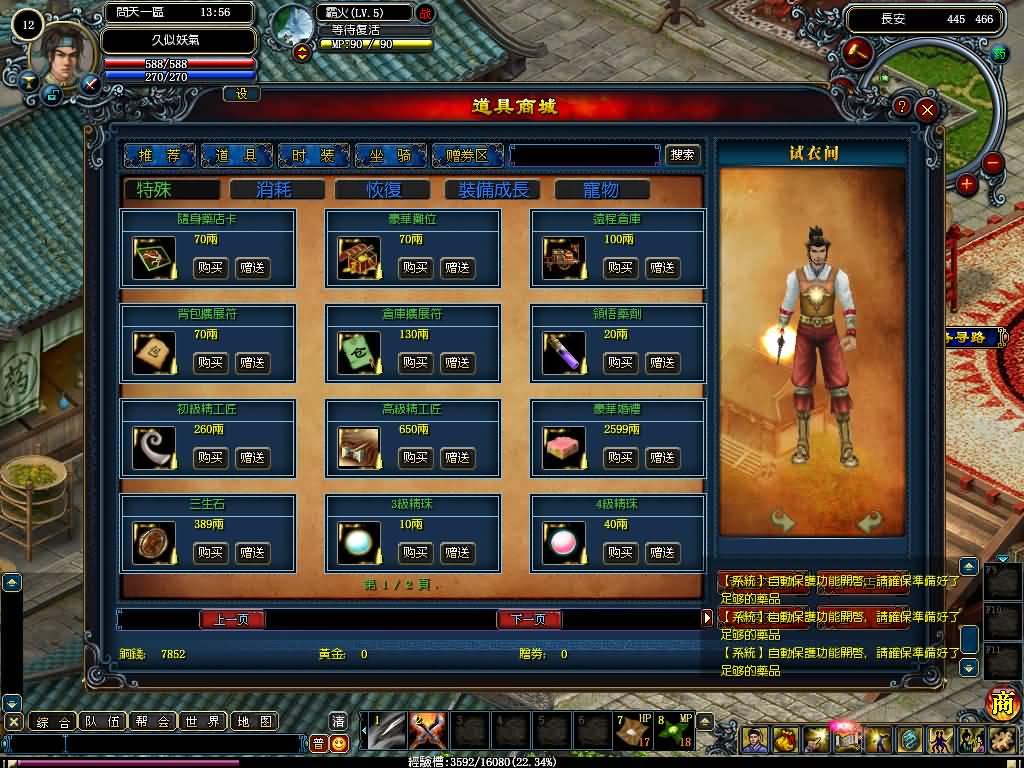Go to next page with 下一页
1024x768 pixels.
click(x=529, y=619)
